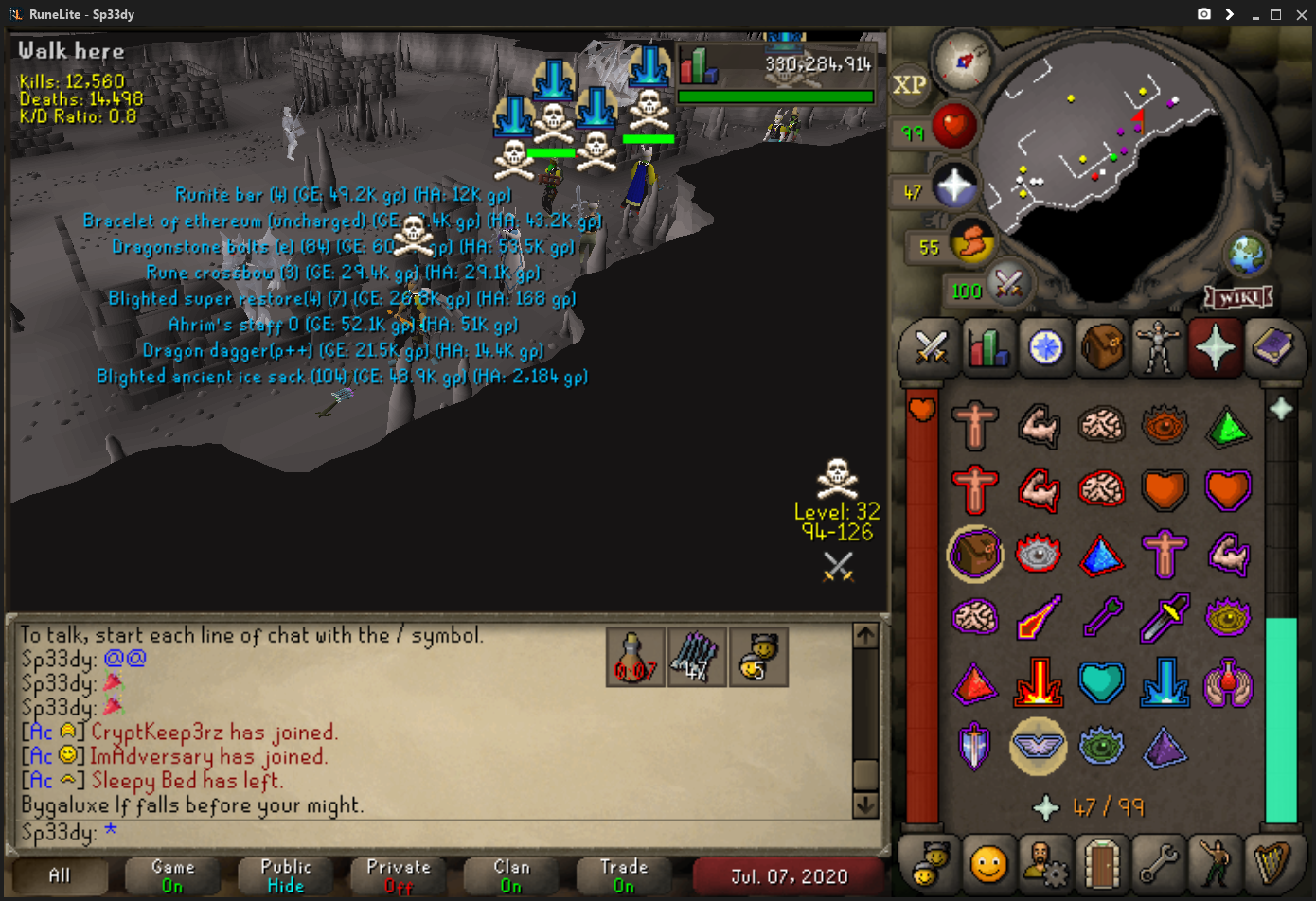This screenshot has width=1316, height=901.
Task: Toggle quick prayers orb
Action: point(953,186)
